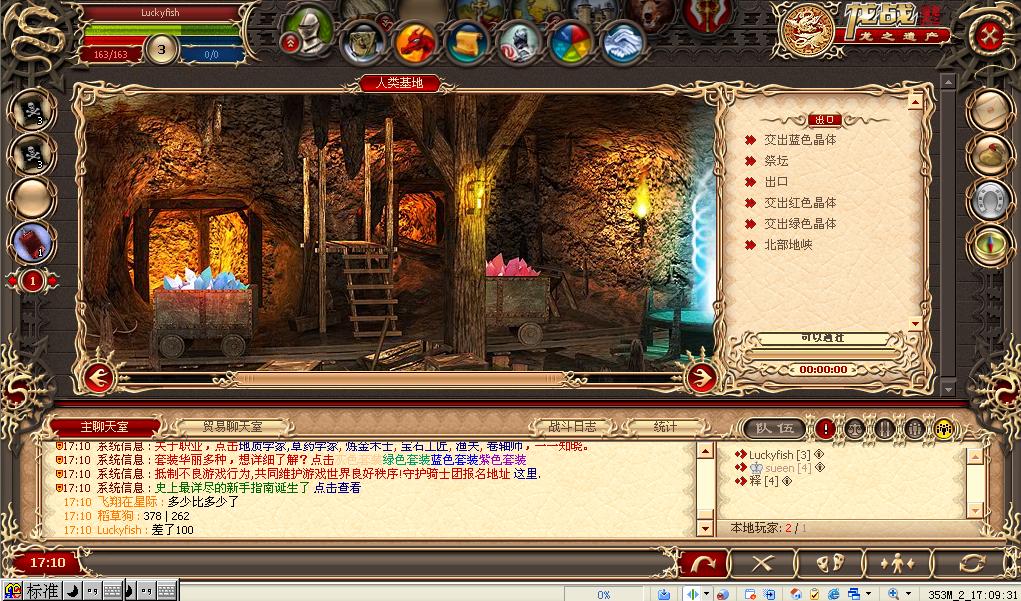Click the red right arrow under the scene
Image resolution: width=1021 pixels, height=601 pixels.
tap(702, 377)
